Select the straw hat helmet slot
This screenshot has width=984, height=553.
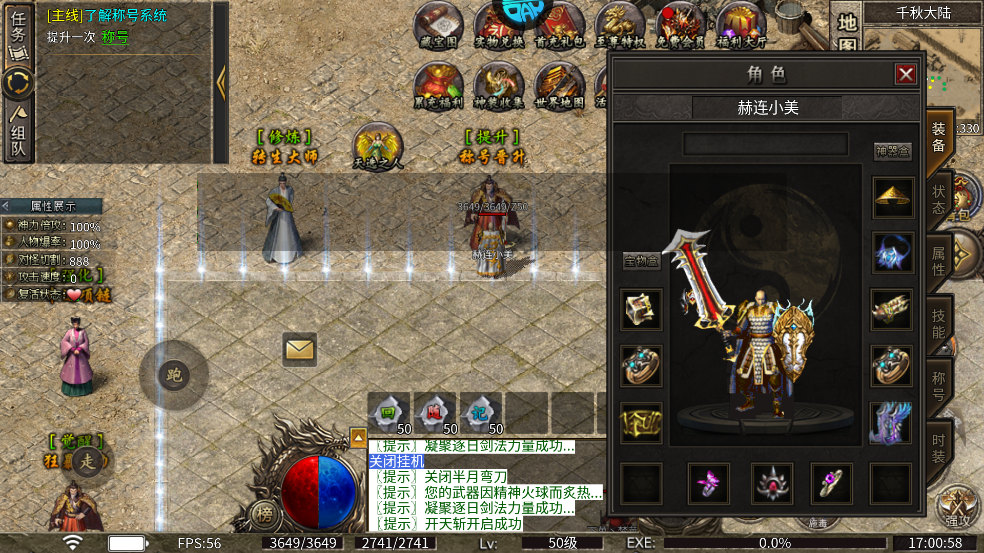[x=891, y=198]
